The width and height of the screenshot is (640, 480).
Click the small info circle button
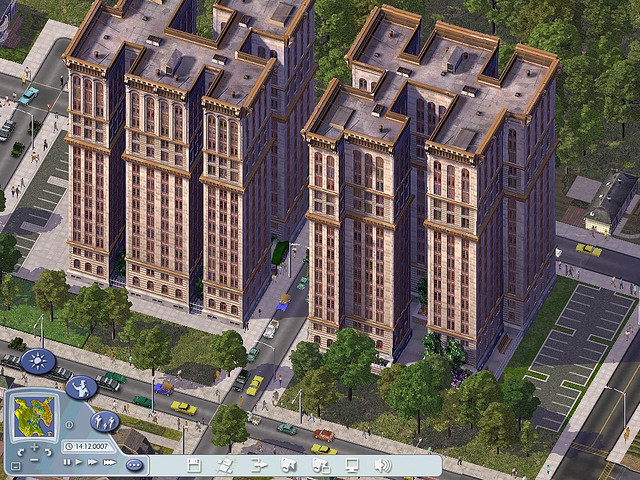tap(68, 424)
